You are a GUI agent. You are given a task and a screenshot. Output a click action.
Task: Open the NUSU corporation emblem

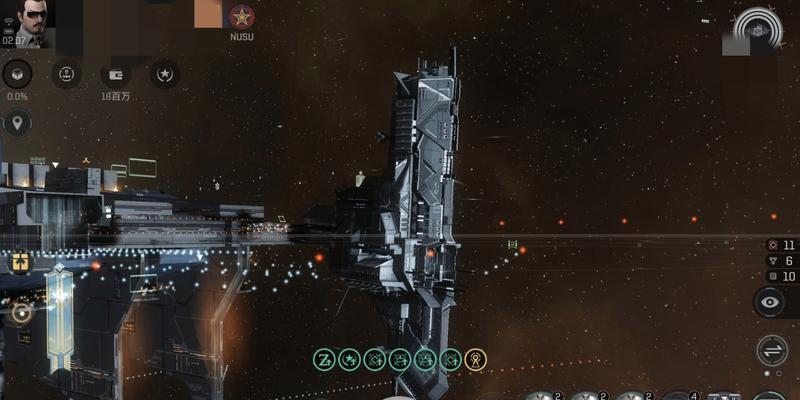click(x=241, y=17)
